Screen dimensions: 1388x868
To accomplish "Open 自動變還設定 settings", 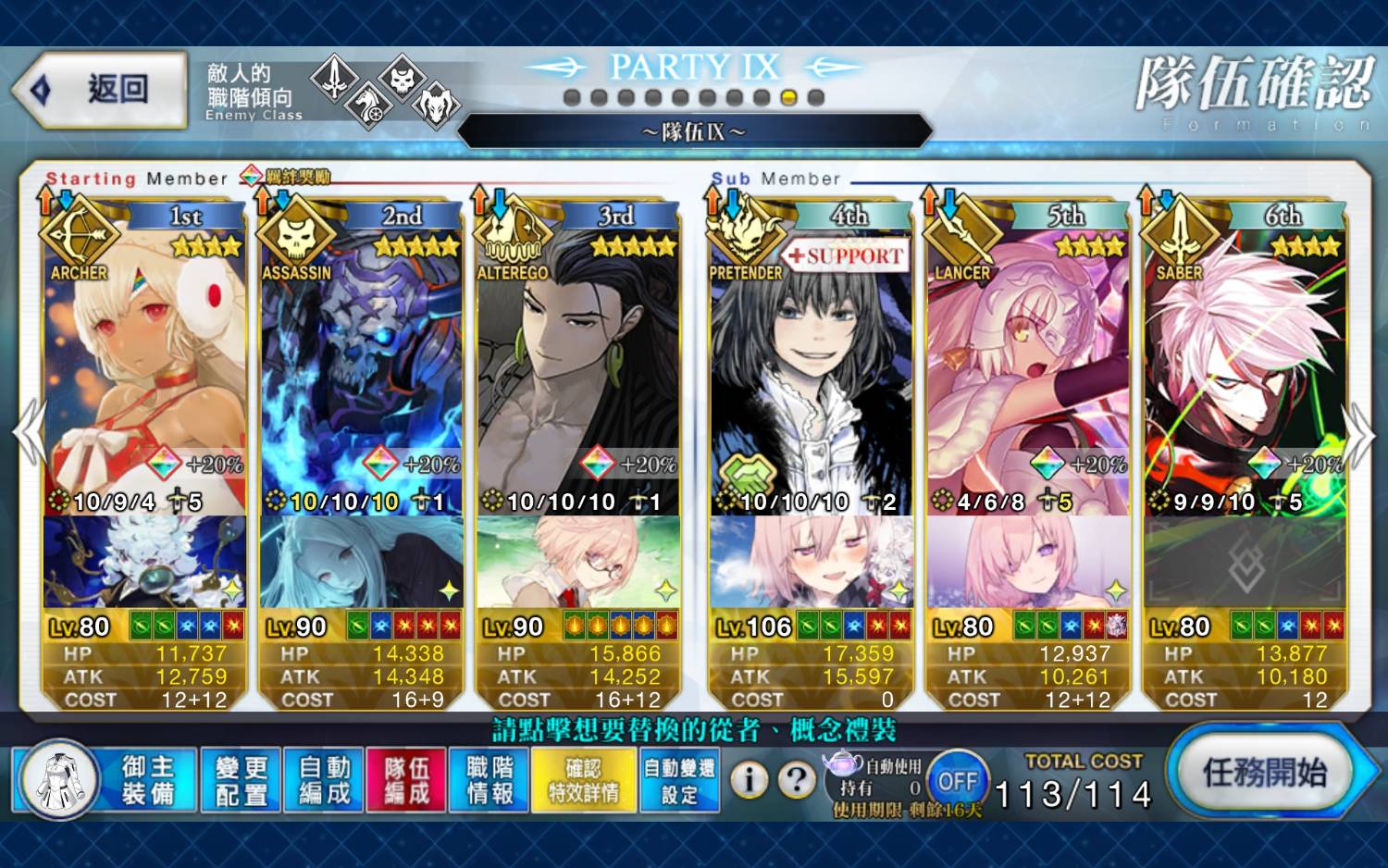I will tap(679, 780).
